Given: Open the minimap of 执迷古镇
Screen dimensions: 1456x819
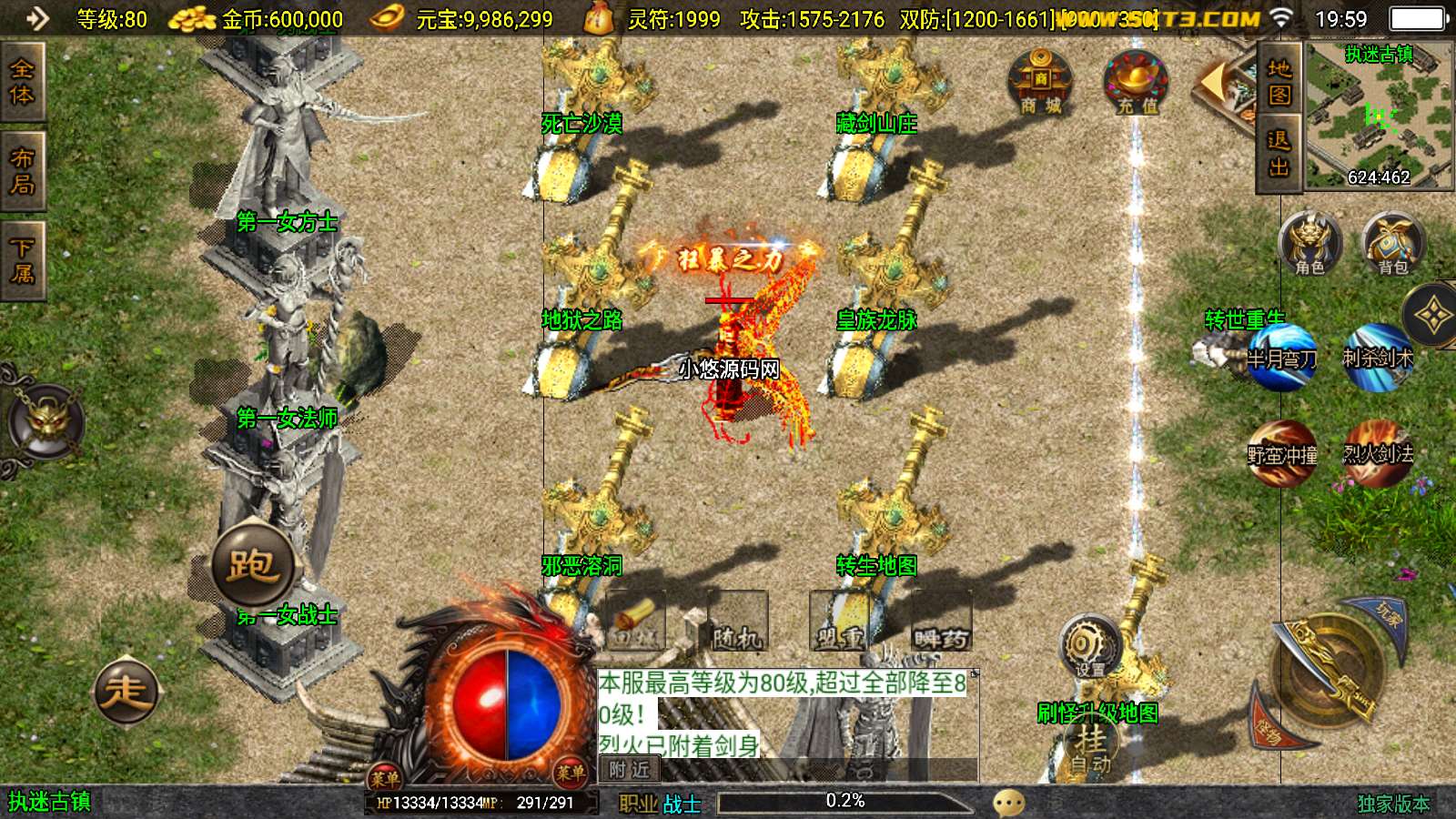Looking at the screenshot, I should click(x=1378, y=115).
